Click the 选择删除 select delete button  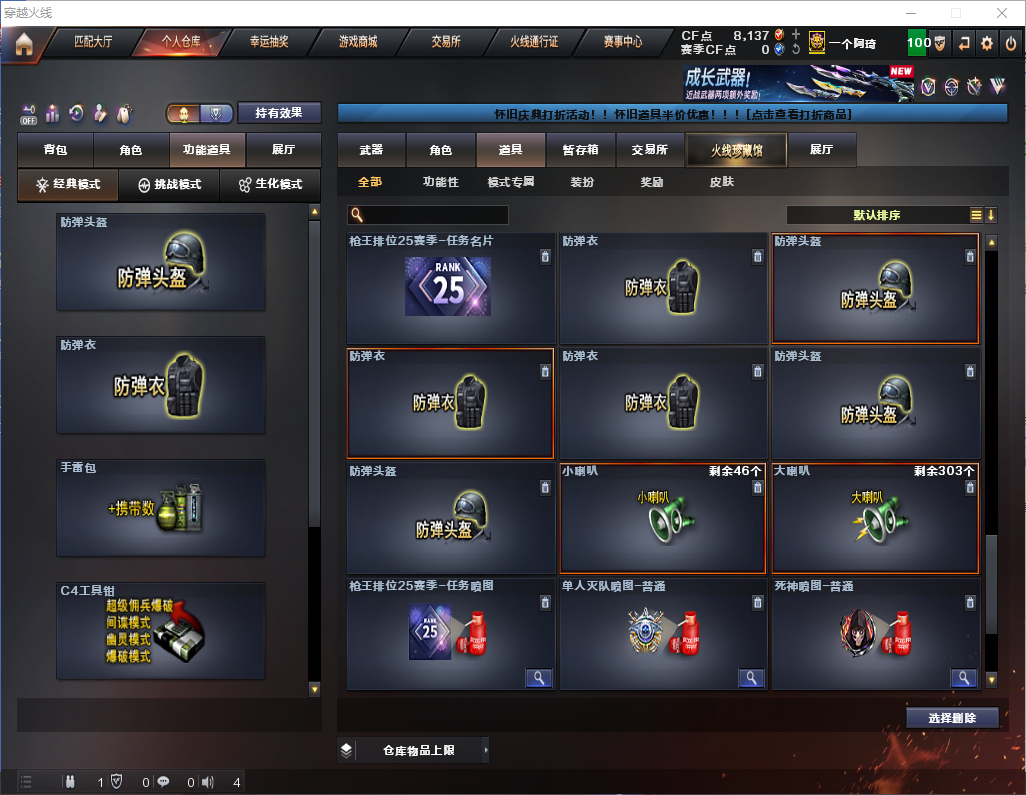pyautogui.click(x=952, y=718)
